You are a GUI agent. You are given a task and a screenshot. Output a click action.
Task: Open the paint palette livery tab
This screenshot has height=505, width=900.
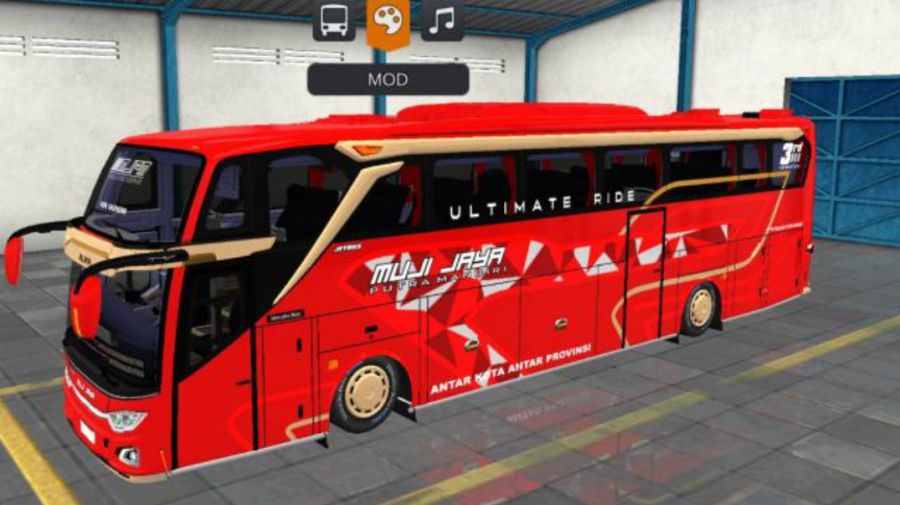pos(388,20)
